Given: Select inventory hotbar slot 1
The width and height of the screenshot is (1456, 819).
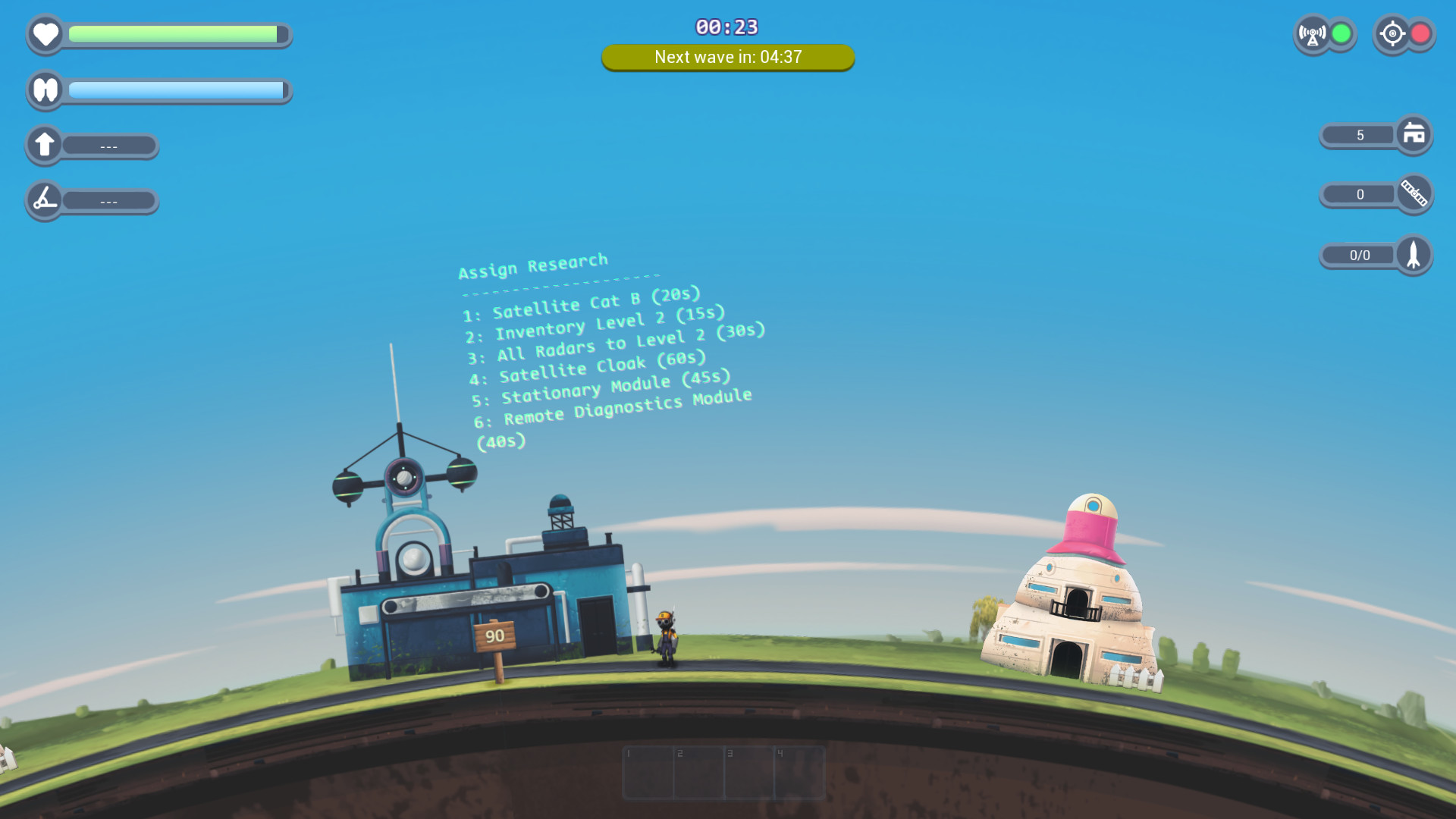Looking at the screenshot, I should (649, 771).
